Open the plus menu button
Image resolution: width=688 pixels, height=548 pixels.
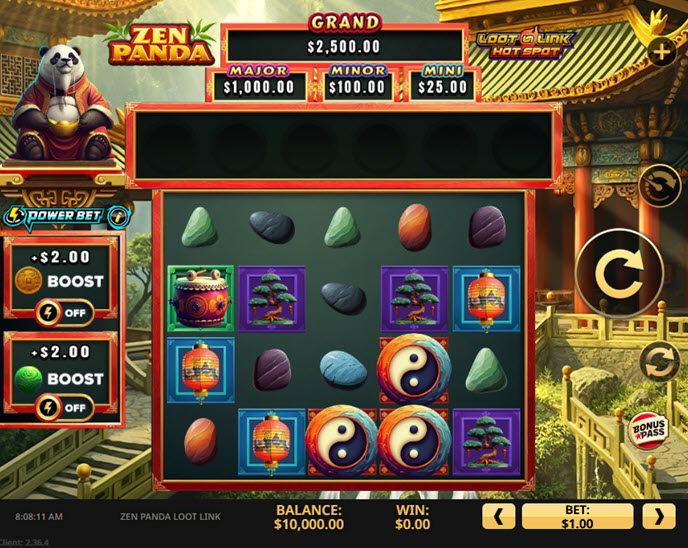coord(661,53)
